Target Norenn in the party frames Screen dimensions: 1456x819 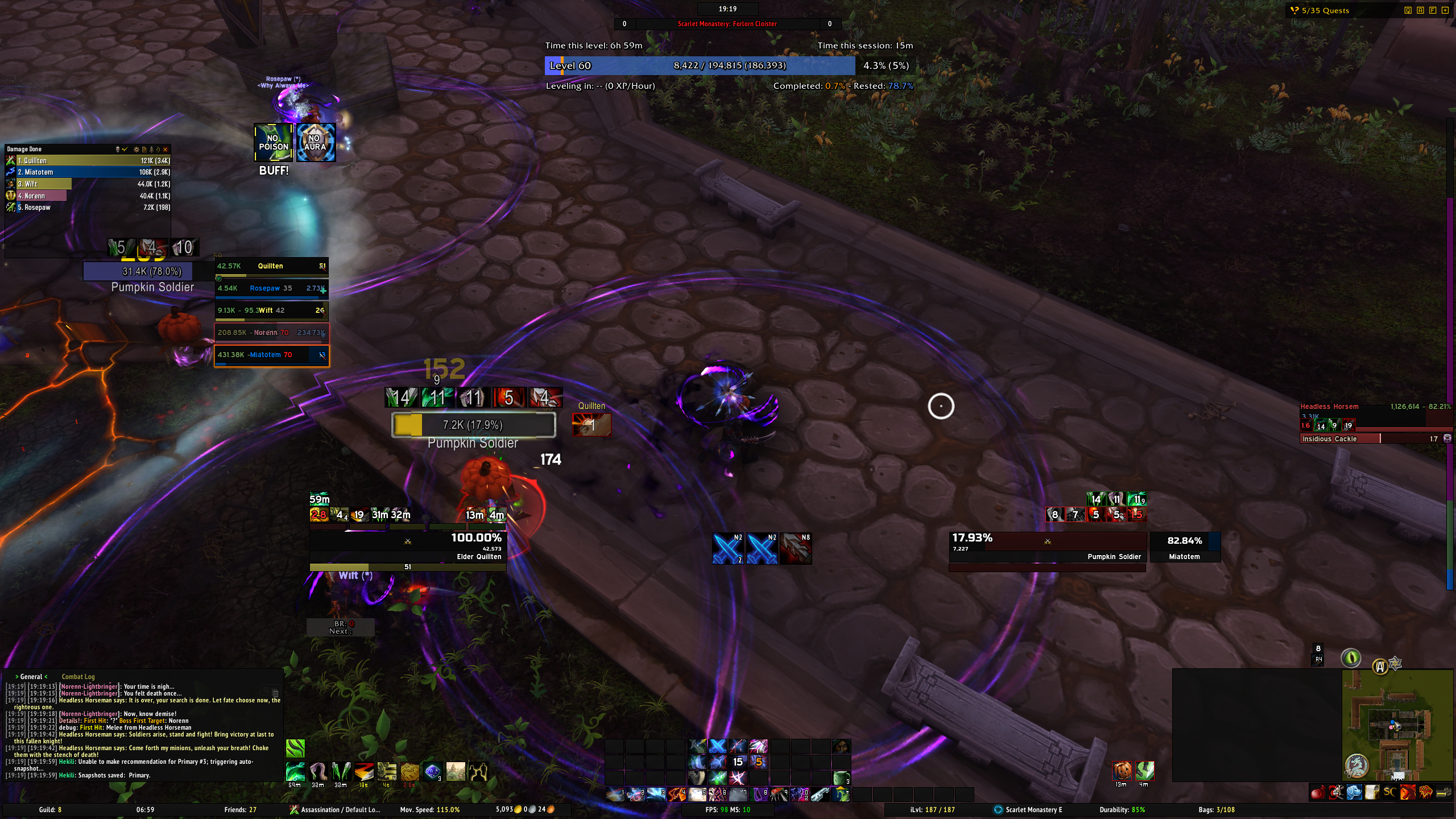[271, 333]
